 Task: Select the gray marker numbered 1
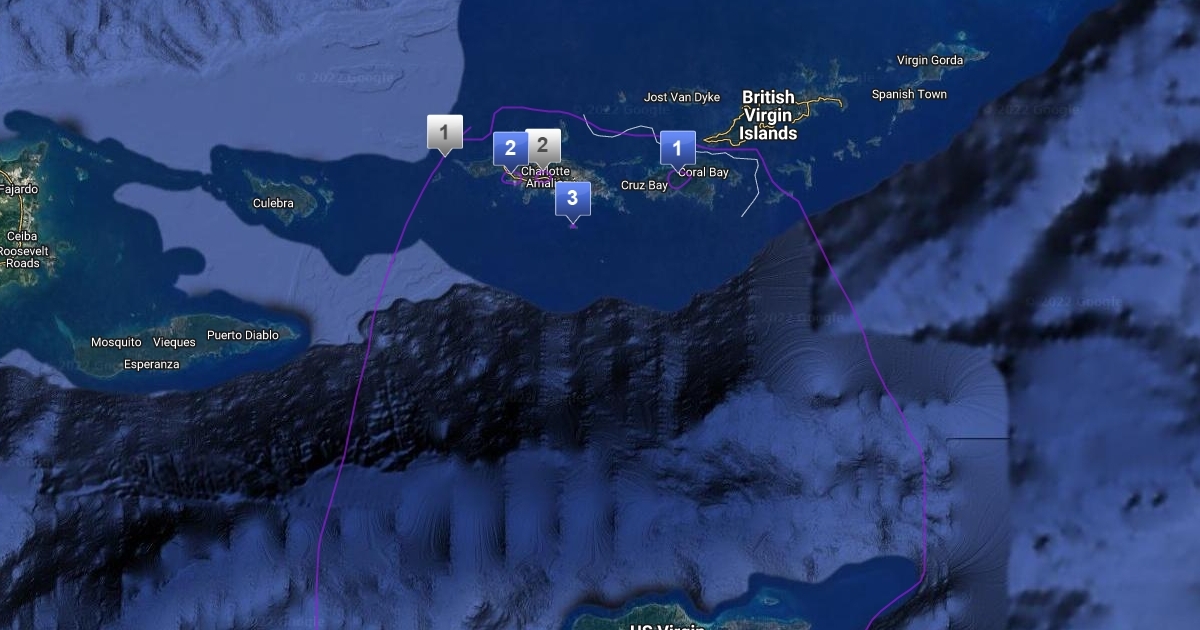tap(444, 132)
